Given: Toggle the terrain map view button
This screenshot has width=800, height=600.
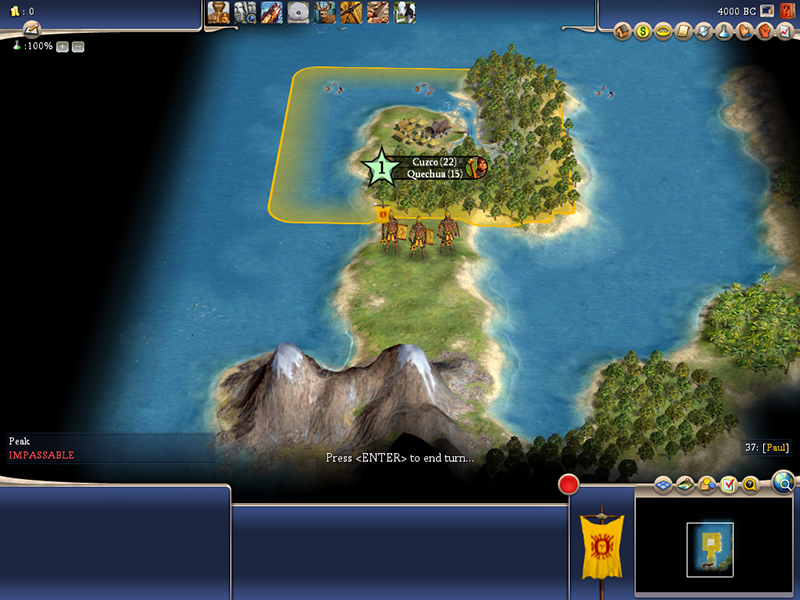Looking at the screenshot, I should point(685,485).
